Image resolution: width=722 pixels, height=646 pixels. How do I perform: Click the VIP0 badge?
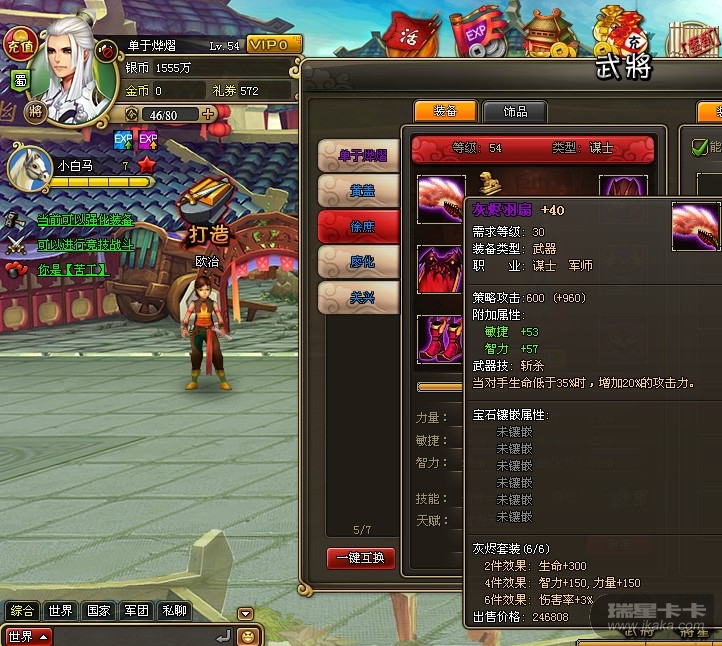(x=273, y=45)
